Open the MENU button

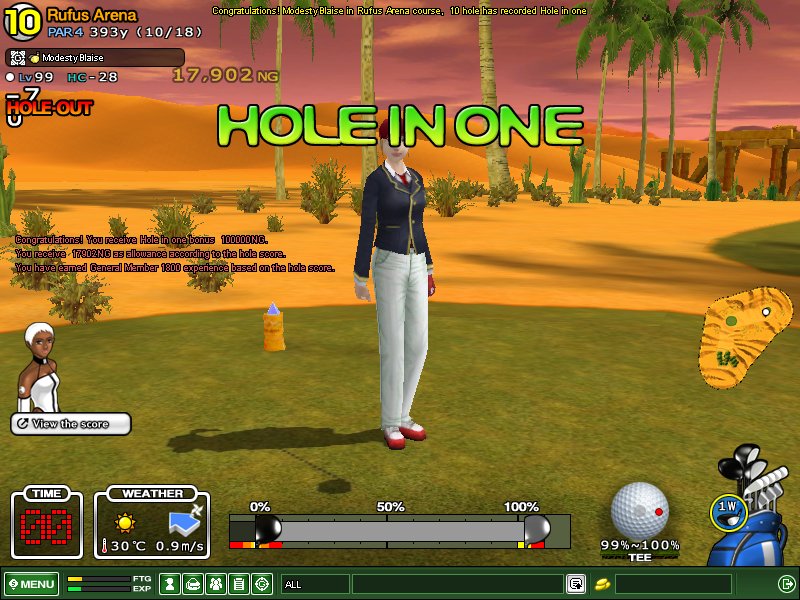click(x=31, y=584)
